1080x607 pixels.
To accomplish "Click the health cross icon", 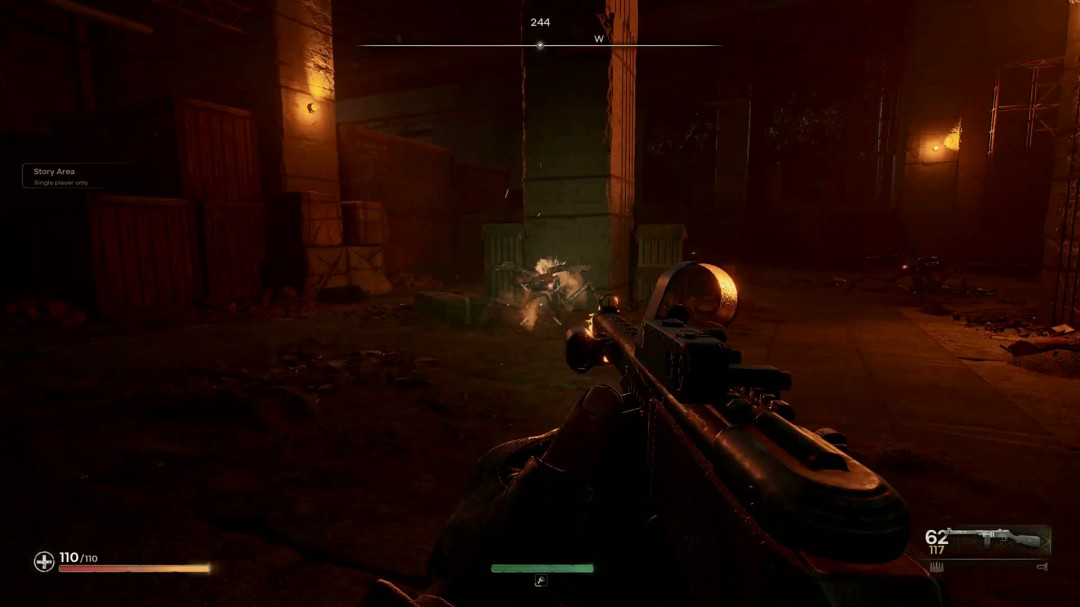I will tap(44, 562).
